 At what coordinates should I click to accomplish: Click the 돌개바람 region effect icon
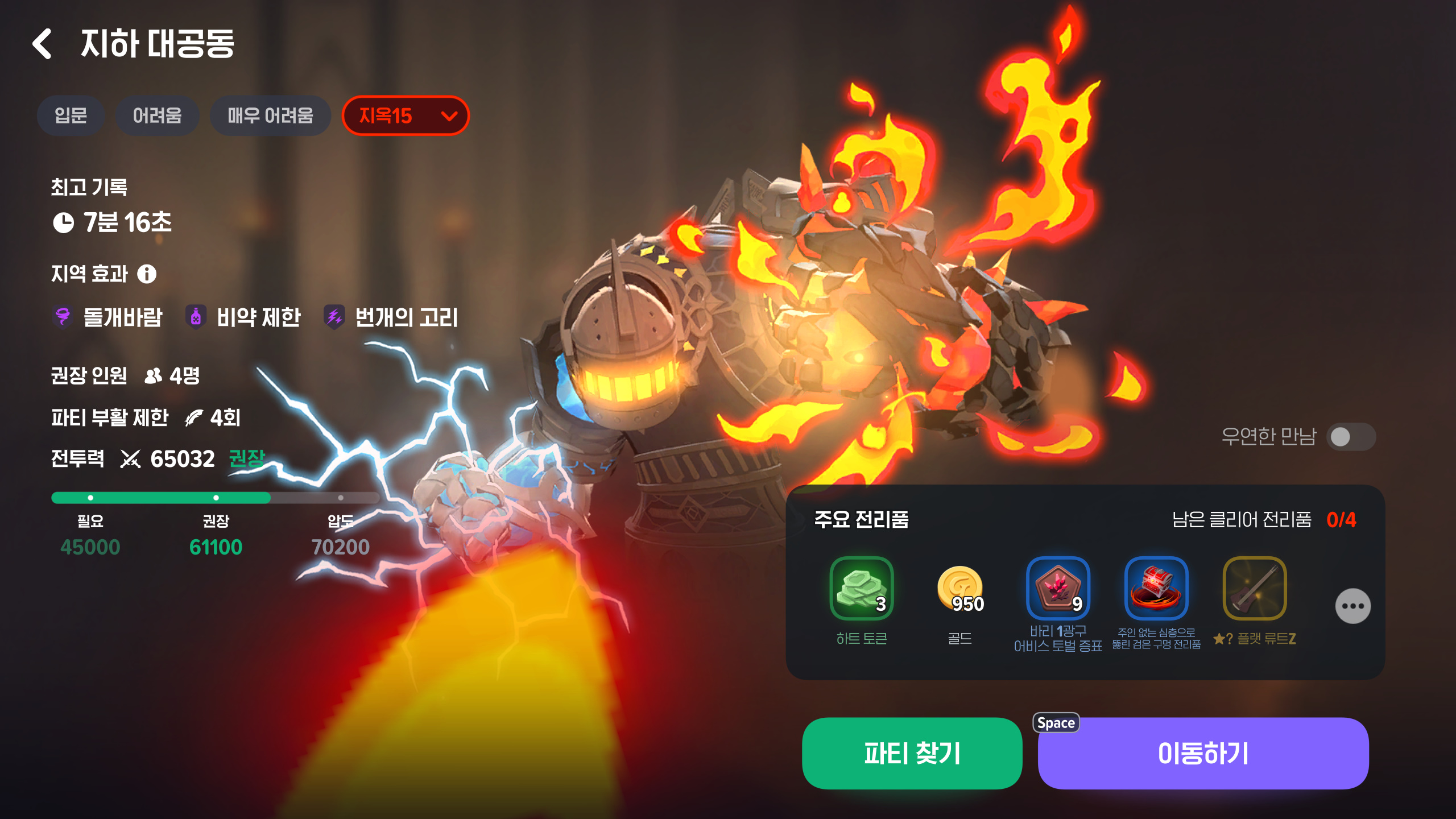coord(63,317)
